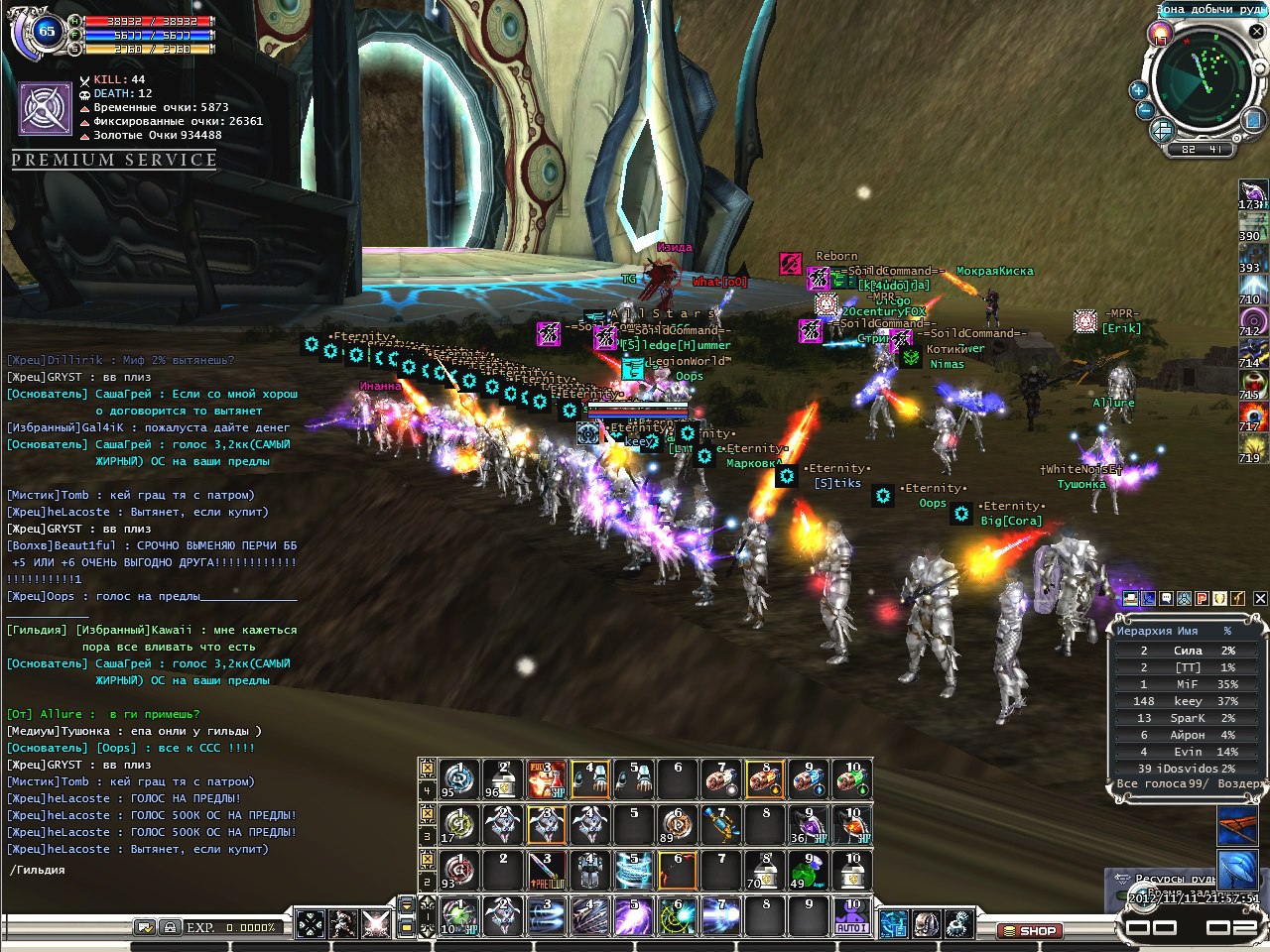Click the chat options button with checkmark
The height and width of the screenshot is (952, 1270).
point(145,927)
